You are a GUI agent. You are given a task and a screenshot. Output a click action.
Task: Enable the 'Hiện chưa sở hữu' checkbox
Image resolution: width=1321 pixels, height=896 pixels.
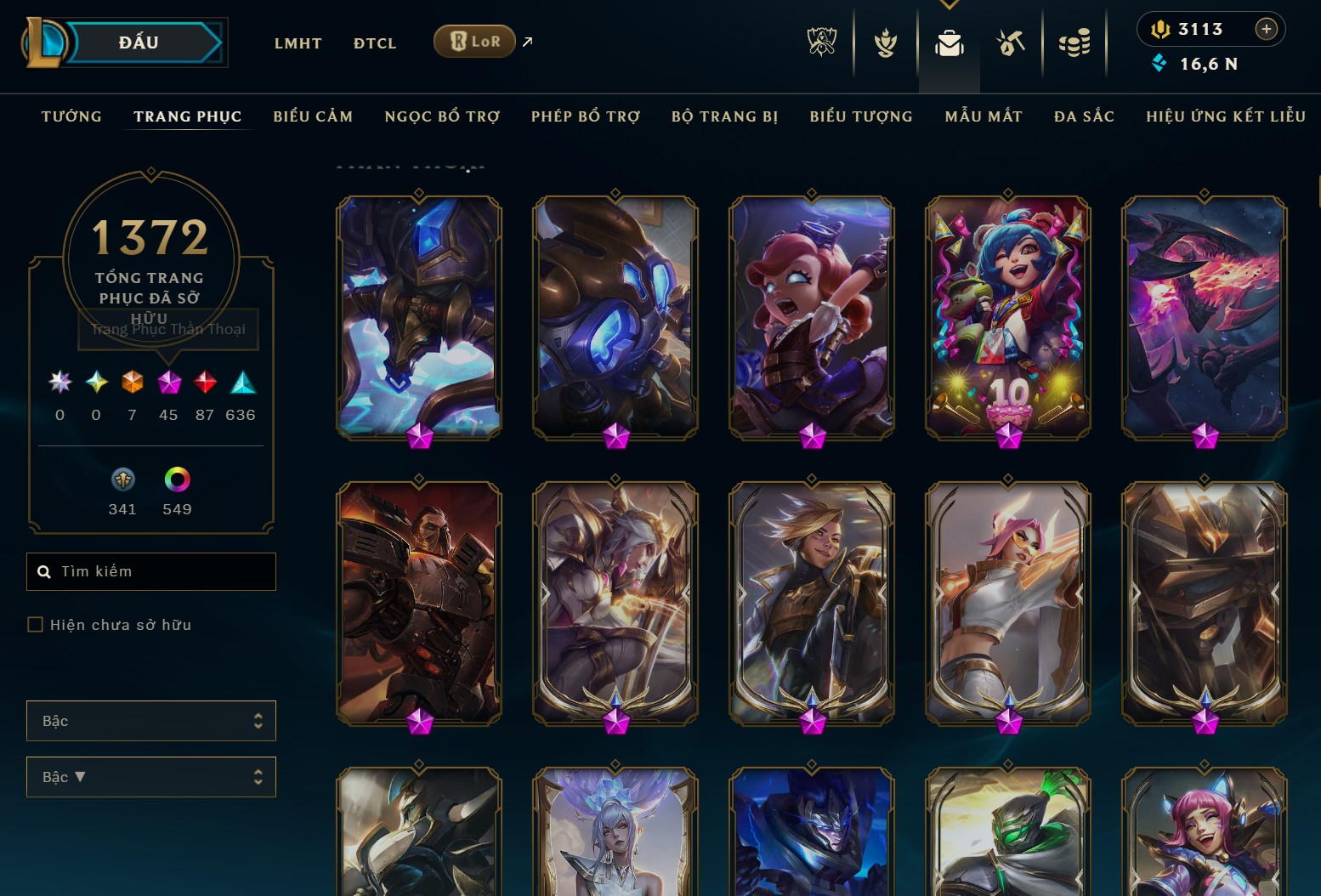point(35,624)
